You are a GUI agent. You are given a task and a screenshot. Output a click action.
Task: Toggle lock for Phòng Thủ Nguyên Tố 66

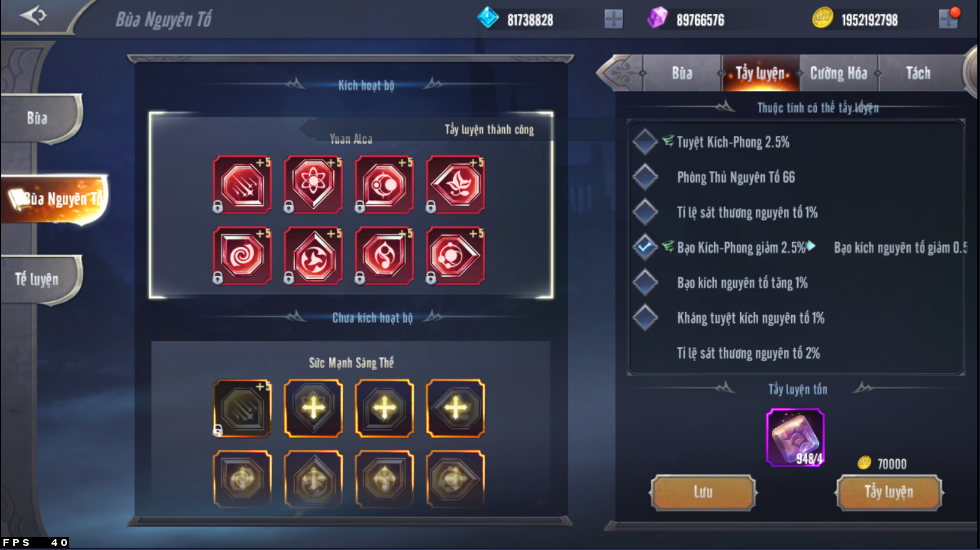pyautogui.click(x=646, y=177)
